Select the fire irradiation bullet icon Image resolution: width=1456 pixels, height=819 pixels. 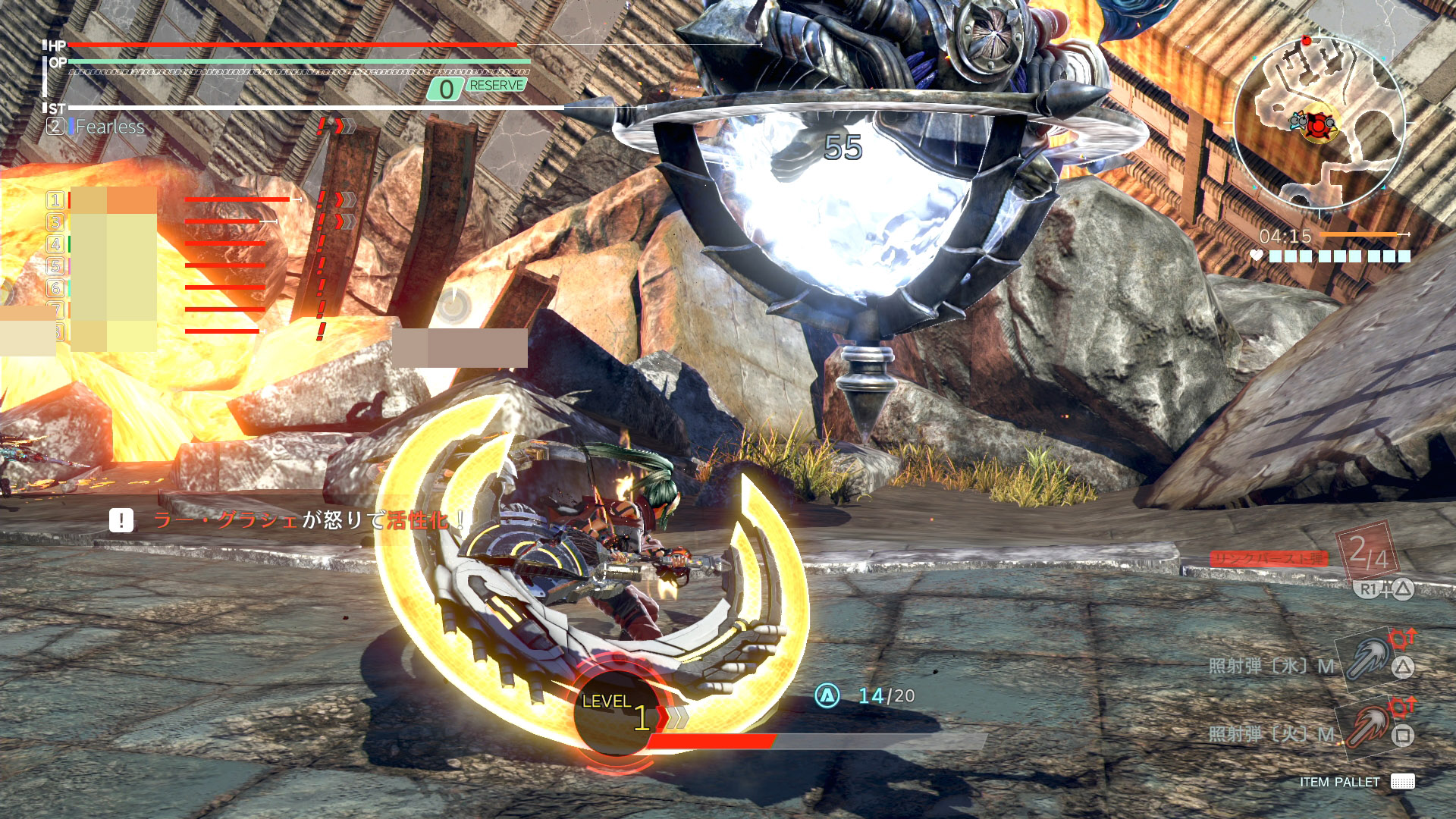[x=1370, y=725]
